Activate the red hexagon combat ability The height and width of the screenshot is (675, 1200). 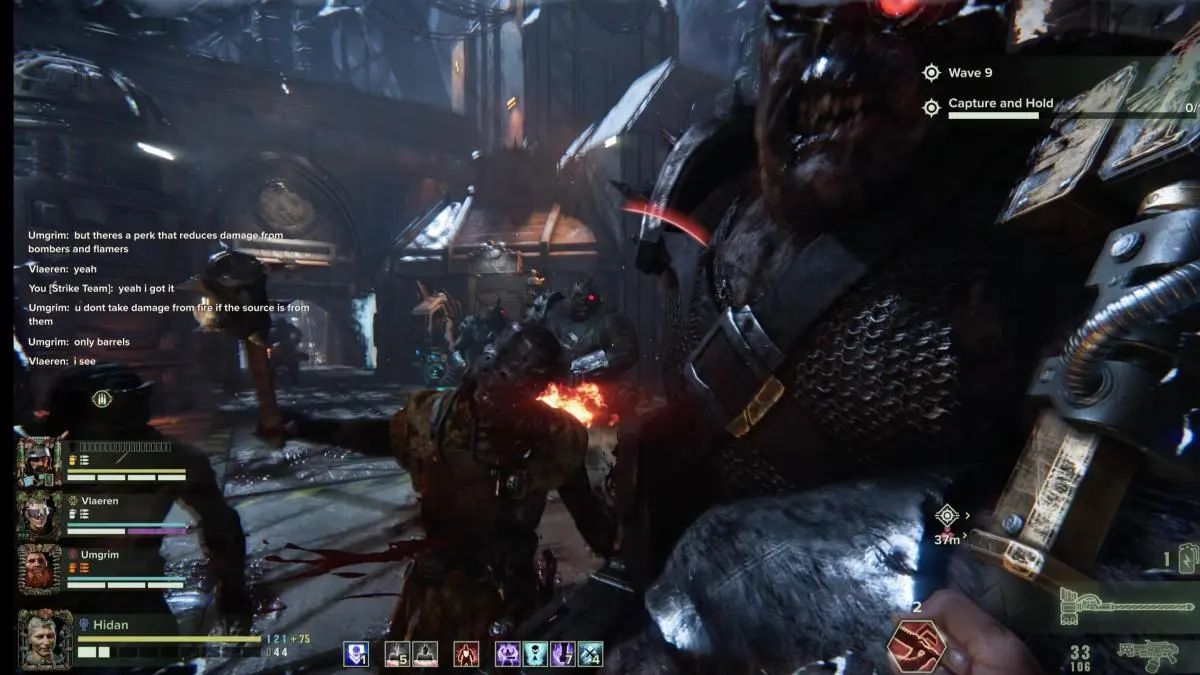tap(916, 645)
